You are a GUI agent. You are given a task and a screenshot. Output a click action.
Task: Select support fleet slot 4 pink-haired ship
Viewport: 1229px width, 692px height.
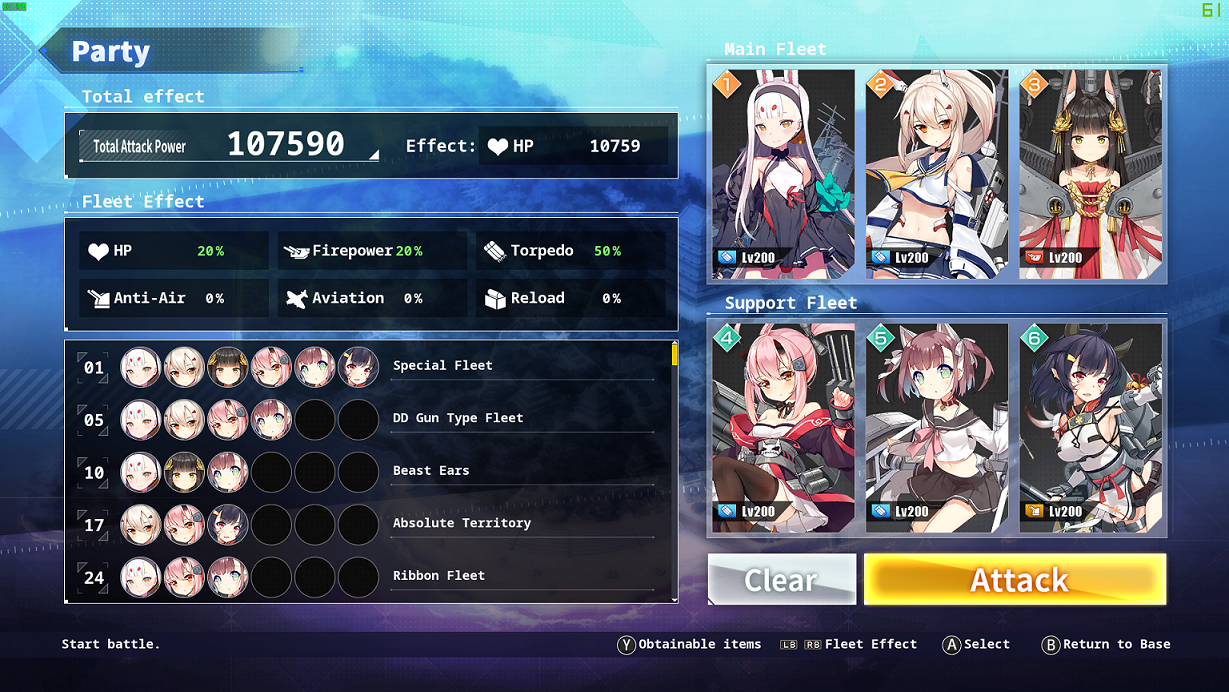click(783, 427)
